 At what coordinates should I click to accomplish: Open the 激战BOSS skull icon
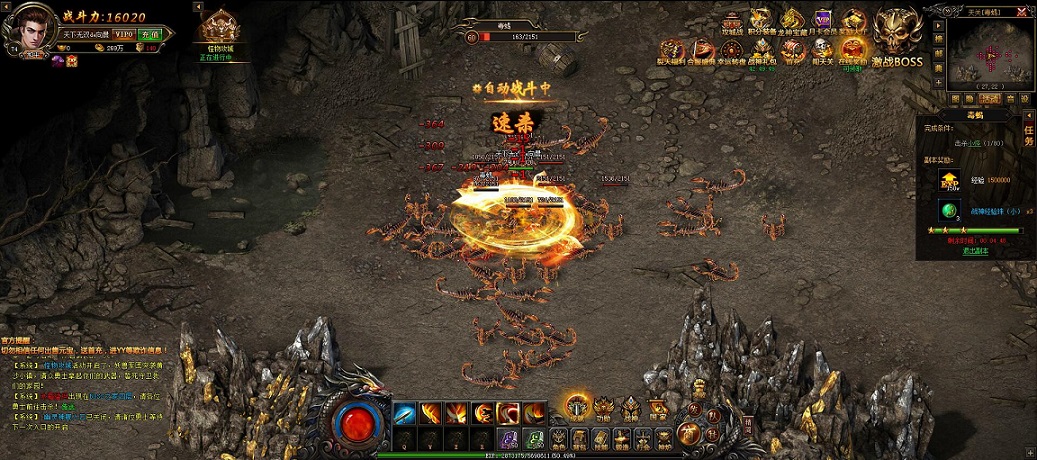(896, 34)
